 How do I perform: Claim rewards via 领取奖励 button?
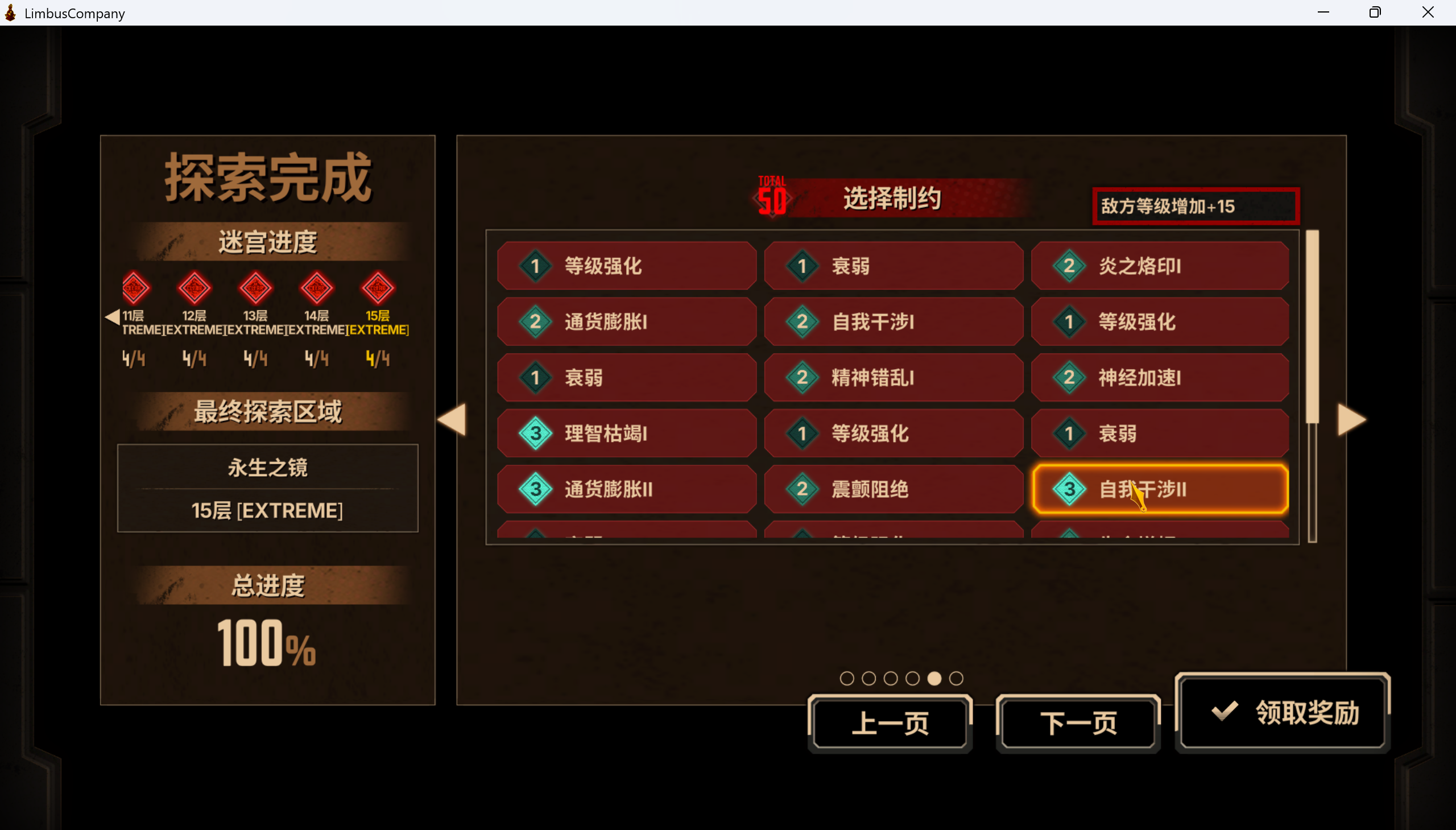coord(1281,713)
